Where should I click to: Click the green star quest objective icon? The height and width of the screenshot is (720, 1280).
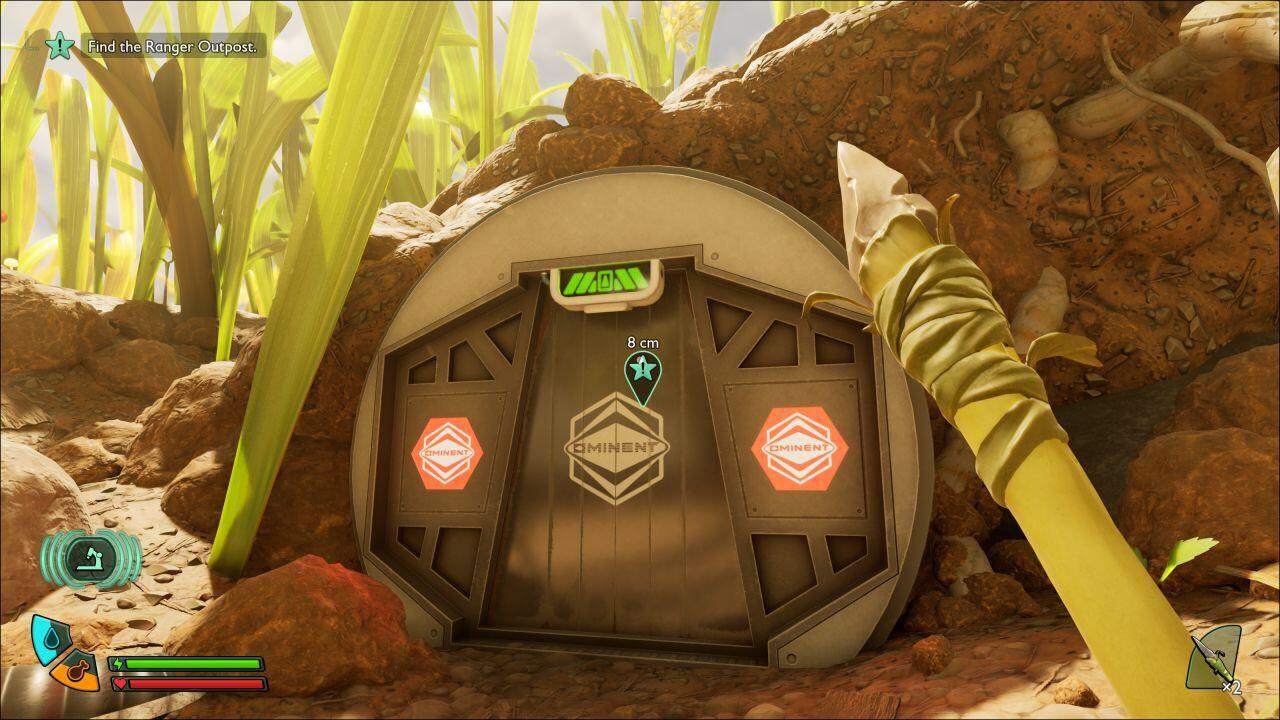pyautogui.click(x=60, y=46)
